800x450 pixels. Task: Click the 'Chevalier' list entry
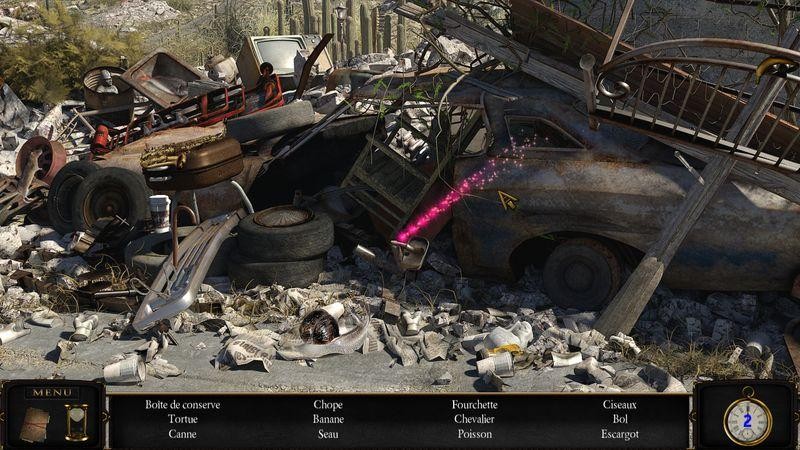474,420
